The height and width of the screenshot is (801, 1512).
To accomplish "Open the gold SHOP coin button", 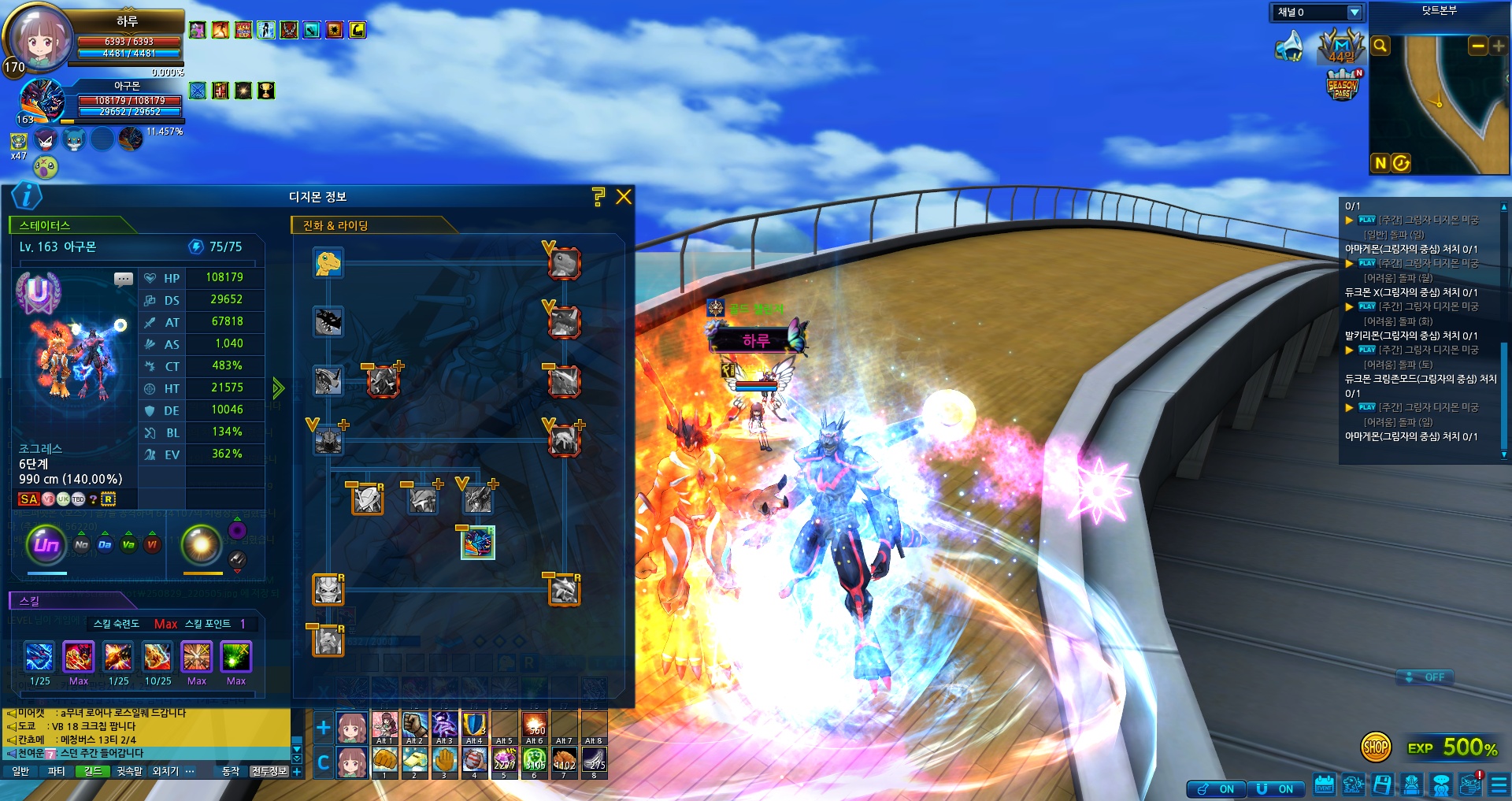I will click(1375, 747).
